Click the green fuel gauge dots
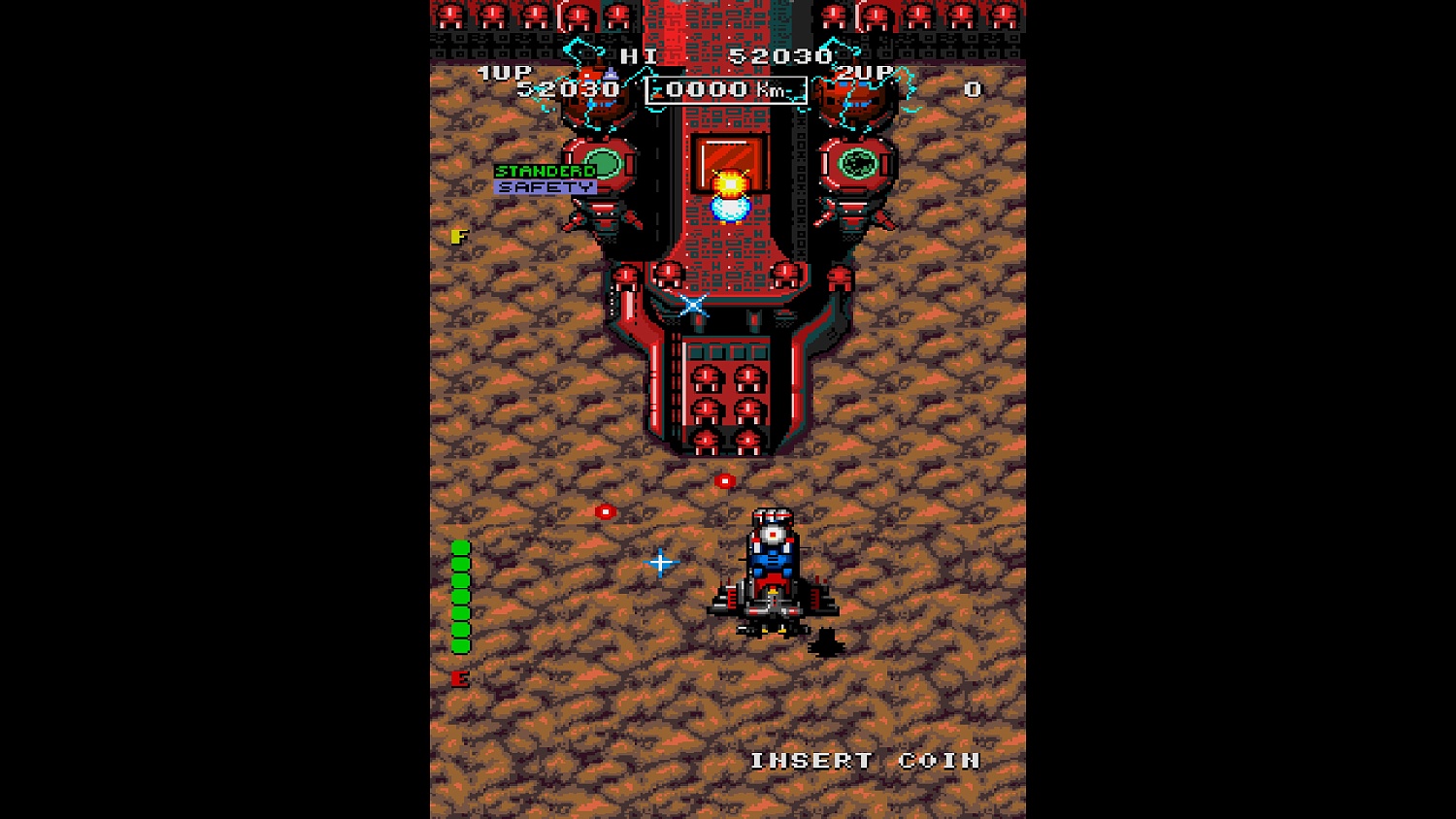Image resolution: width=1456 pixels, height=819 pixels. 460,597
